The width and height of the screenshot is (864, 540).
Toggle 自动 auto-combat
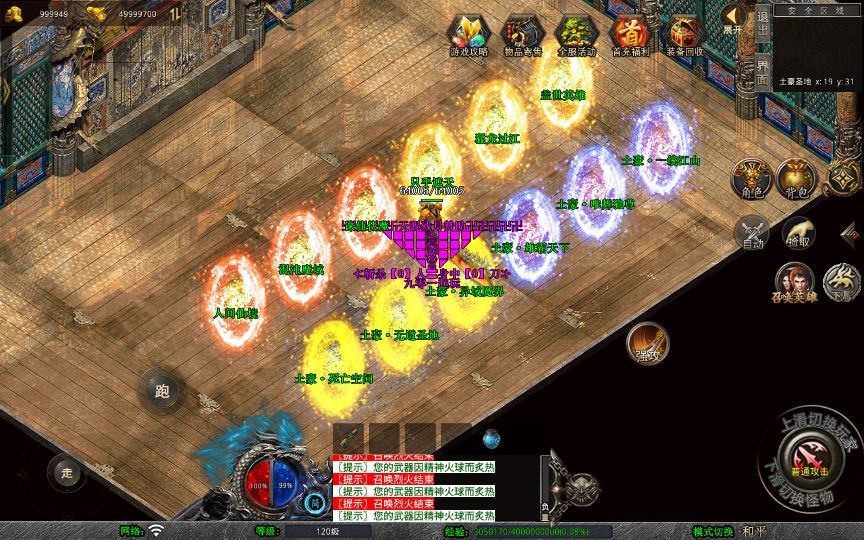click(x=751, y=233)
